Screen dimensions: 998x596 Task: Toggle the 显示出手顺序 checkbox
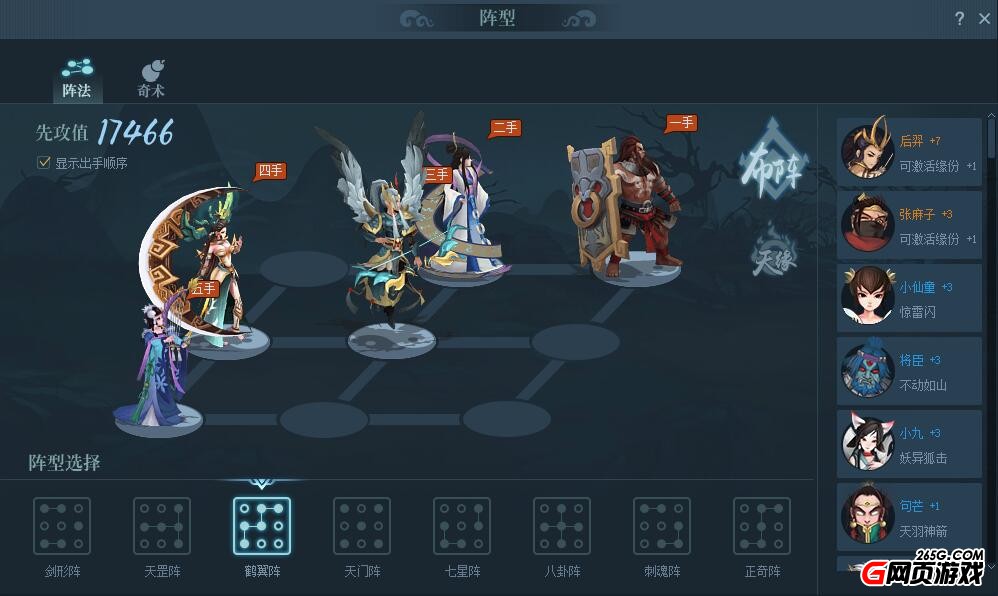(44, 162)
